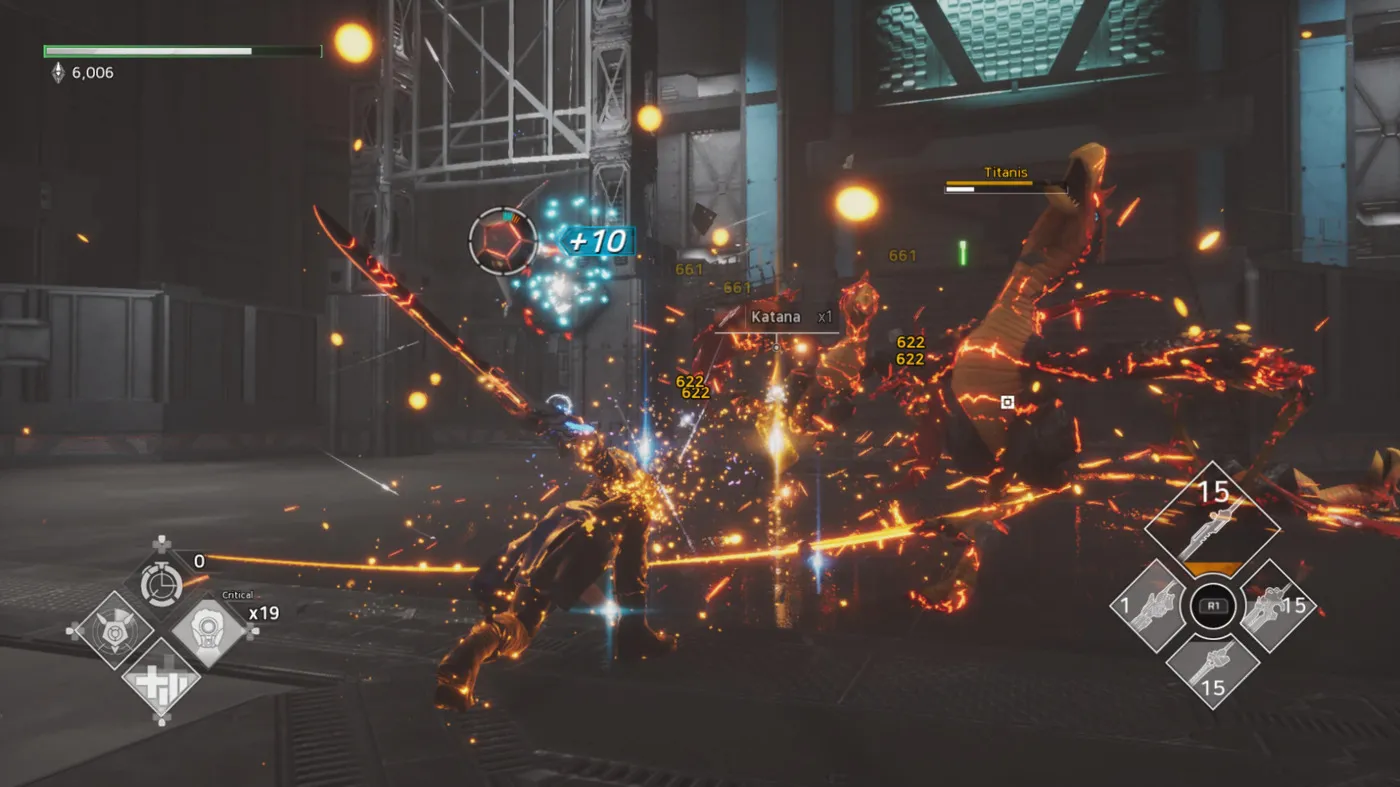Screen dimensions: 1400x787
Task: Use the plus-and-bars boost icon
Action: coord(161,679)
